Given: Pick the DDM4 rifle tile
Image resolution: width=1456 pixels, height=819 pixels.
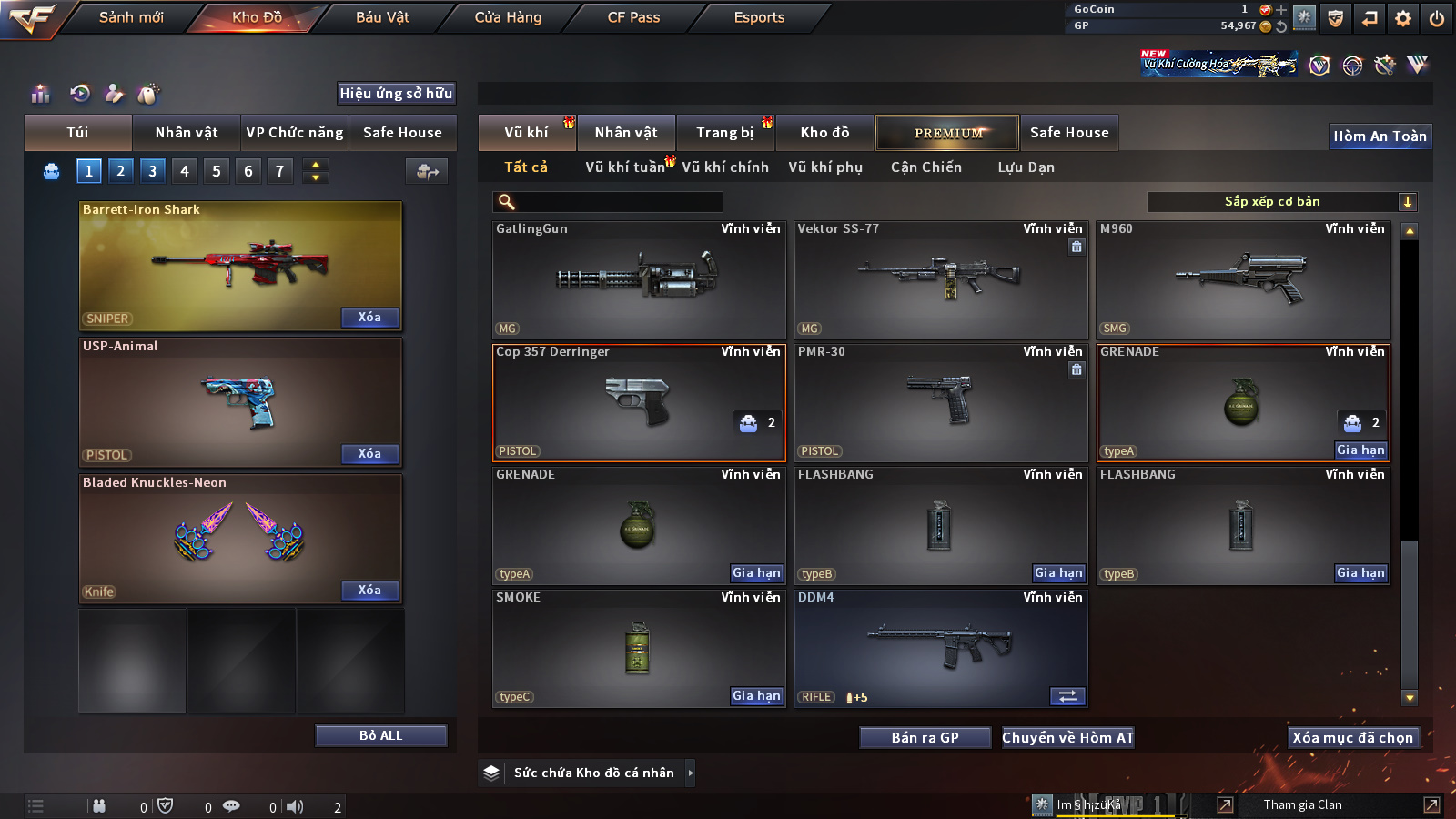Looking at the screenshot, I should 941,648.
